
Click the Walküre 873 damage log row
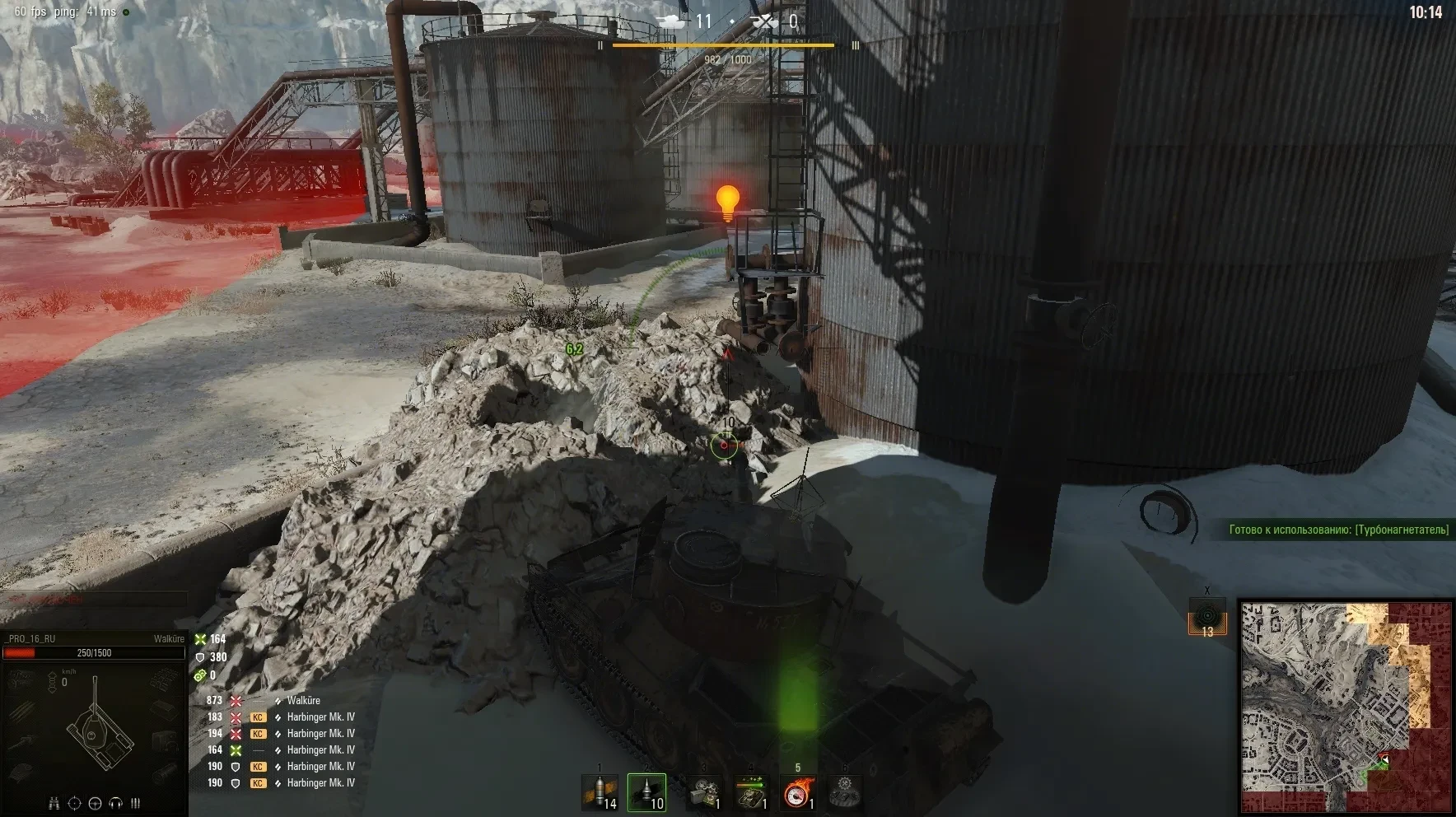tap(280, 700)
